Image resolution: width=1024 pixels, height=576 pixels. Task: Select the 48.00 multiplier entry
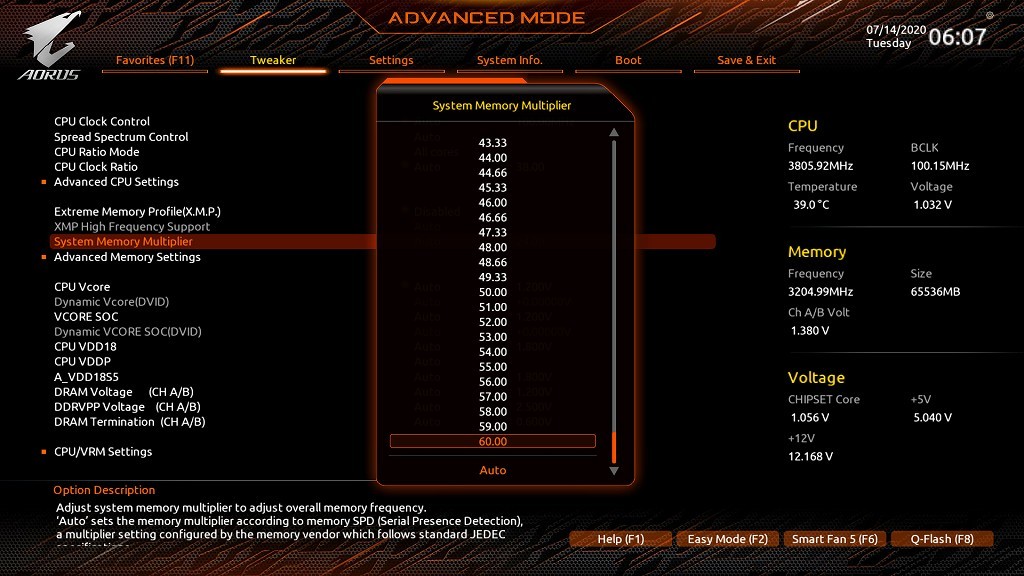493,247
